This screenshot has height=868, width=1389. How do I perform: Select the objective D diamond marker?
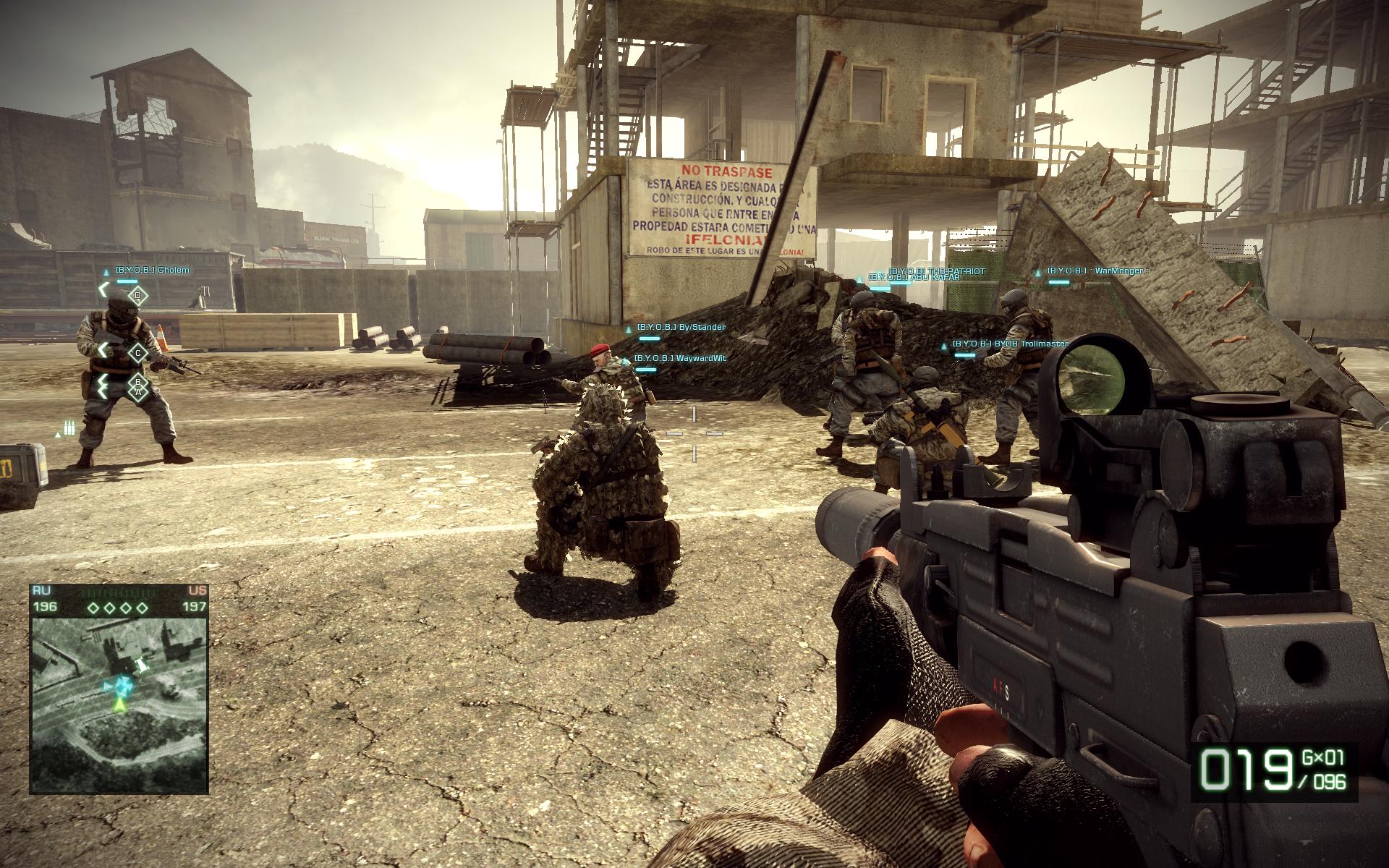(138, 295)
